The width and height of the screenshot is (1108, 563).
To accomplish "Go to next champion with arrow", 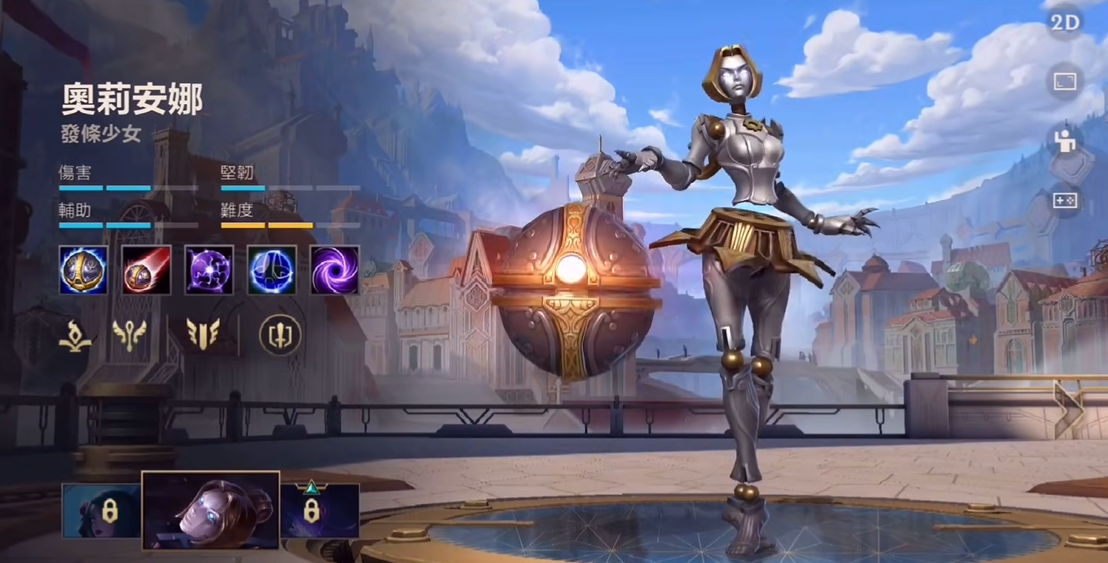I will [1068, 406].
